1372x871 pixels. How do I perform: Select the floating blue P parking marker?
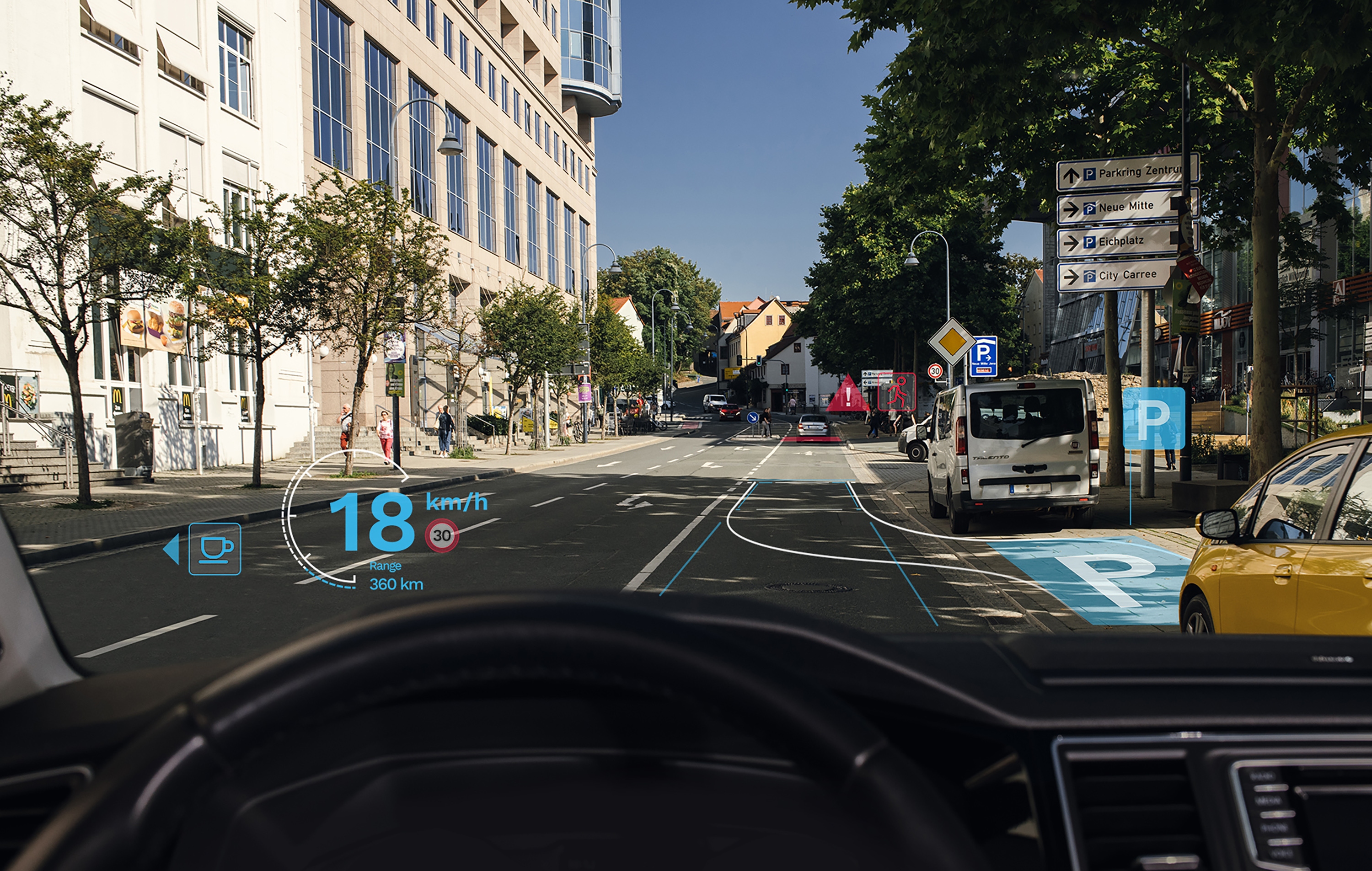(x=1153, y=418)
